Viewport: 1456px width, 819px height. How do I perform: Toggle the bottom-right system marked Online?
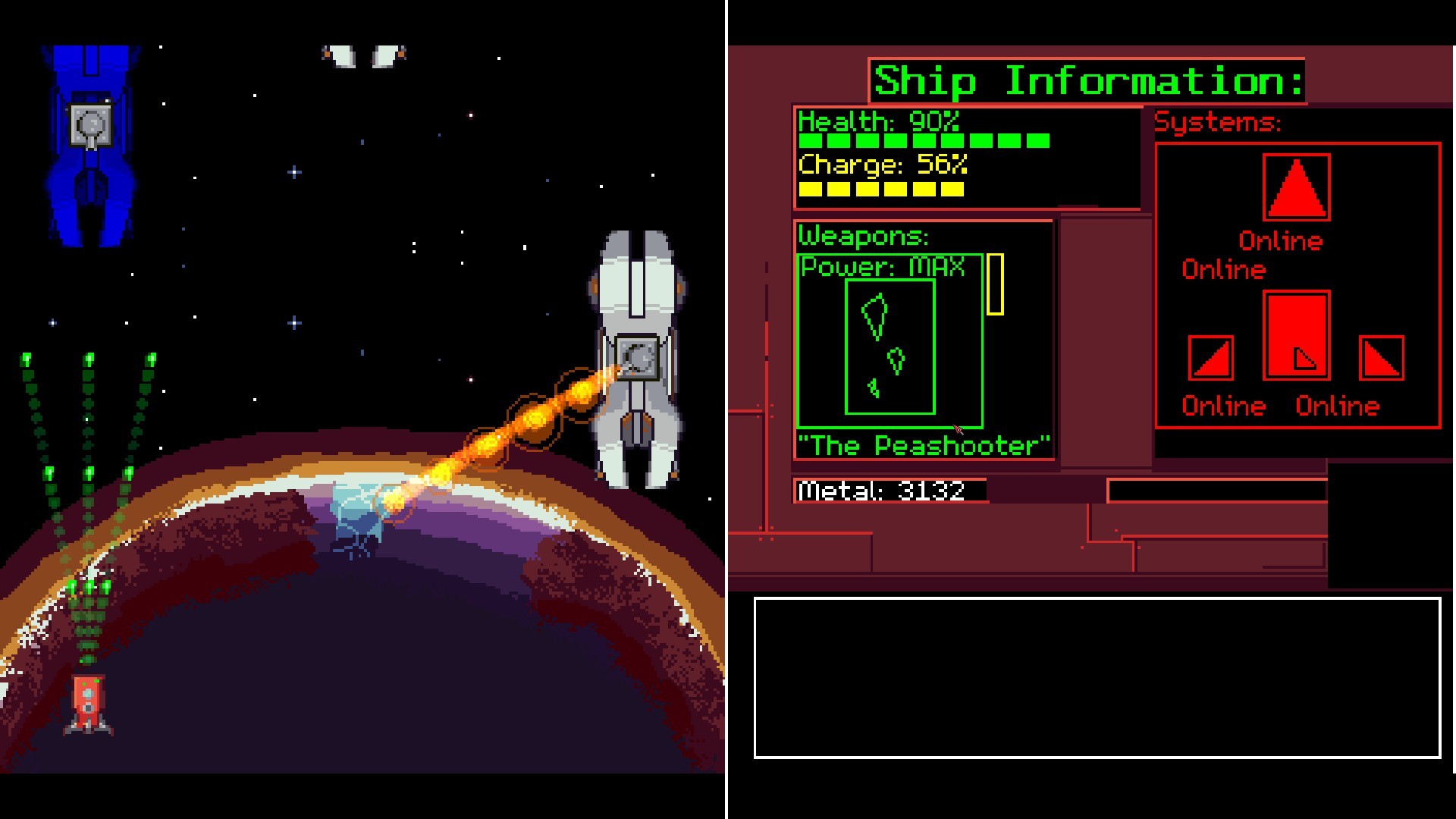point(1338,406)
